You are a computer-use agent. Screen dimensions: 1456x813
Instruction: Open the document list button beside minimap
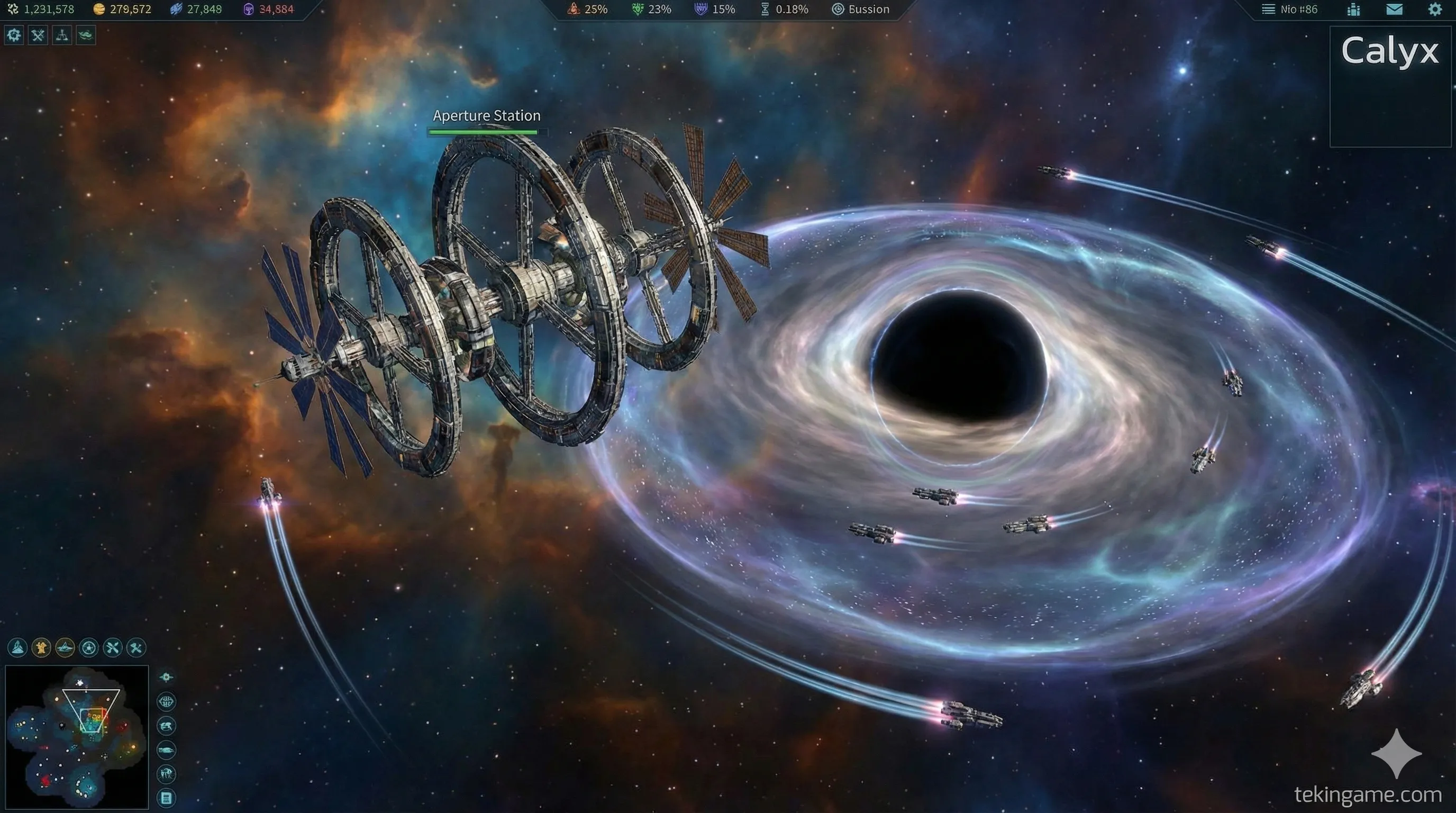click(166, 798)
